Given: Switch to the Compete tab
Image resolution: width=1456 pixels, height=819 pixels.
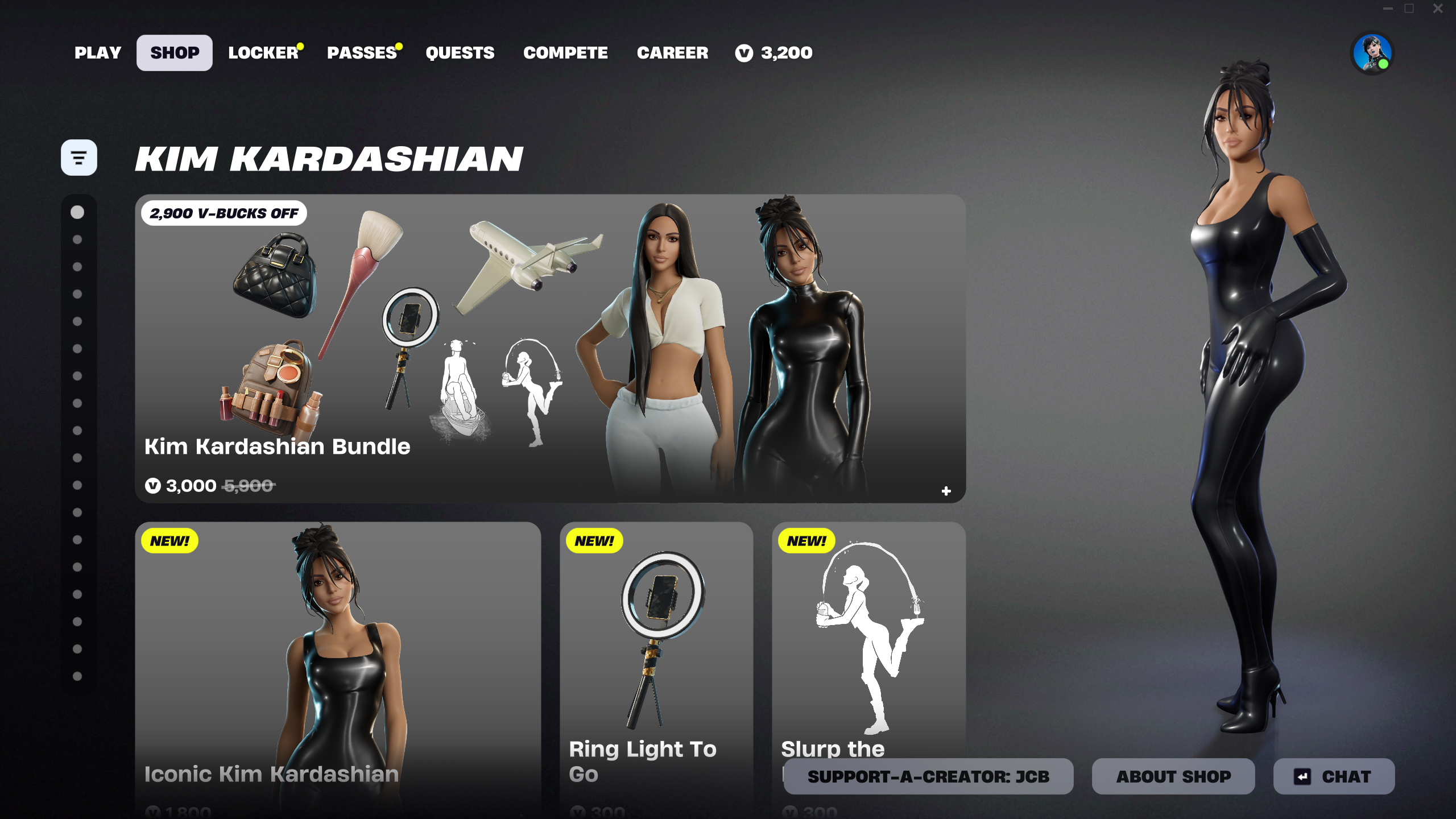Looking at the screenshot, I should pos(565,53).
